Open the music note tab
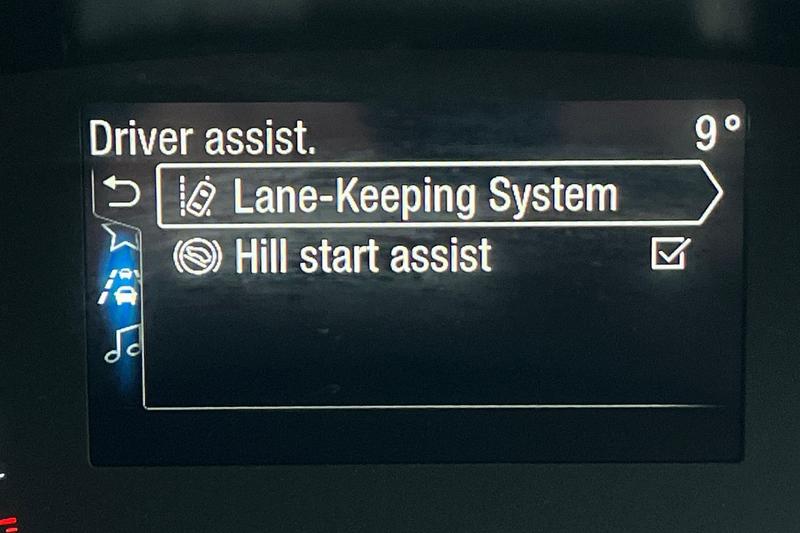The height and width of the screenshot is (533, 800). tap(124, 342)
